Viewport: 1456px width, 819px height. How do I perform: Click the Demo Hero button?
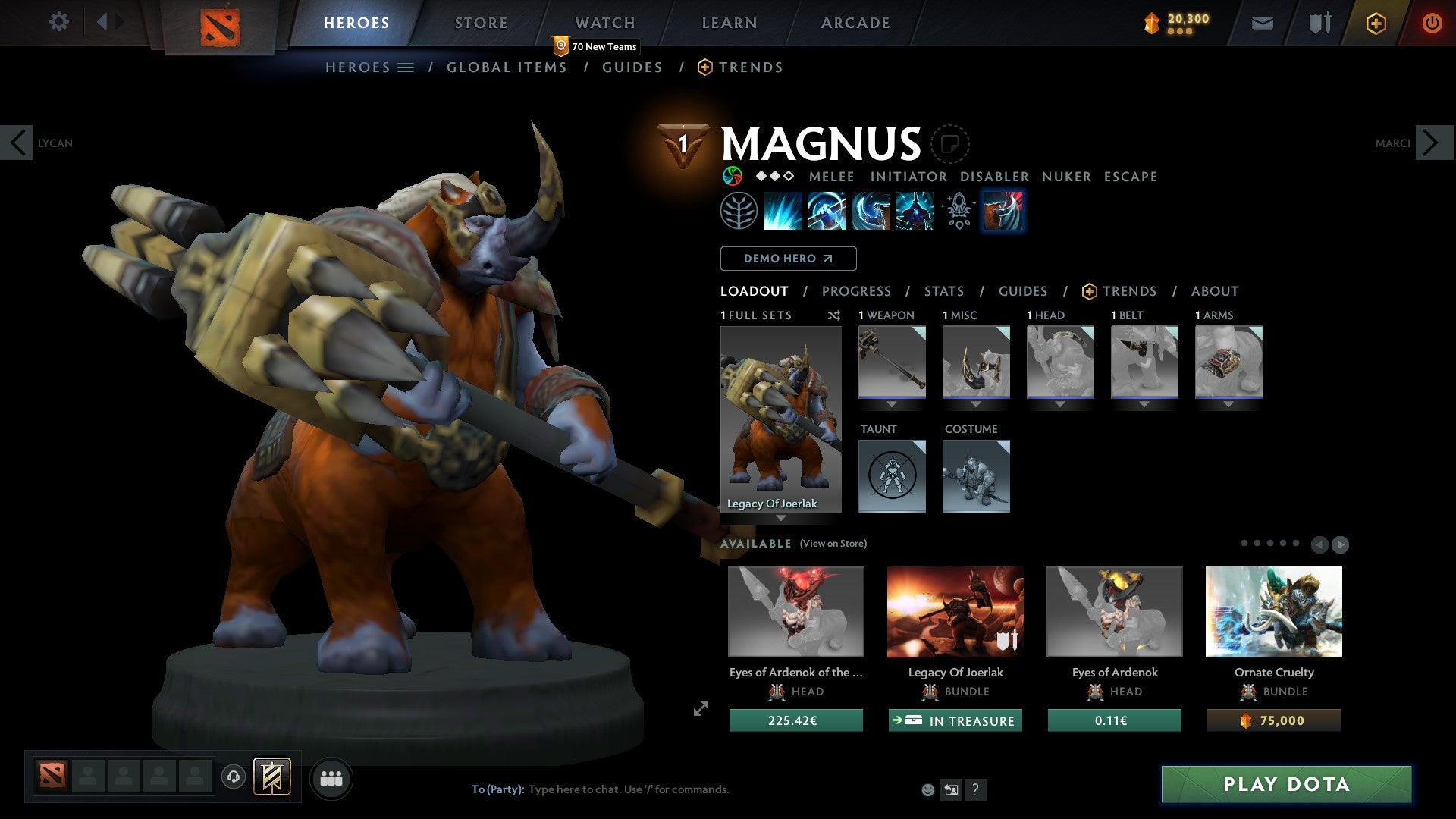pyautogui.click(x=788, y=258)
